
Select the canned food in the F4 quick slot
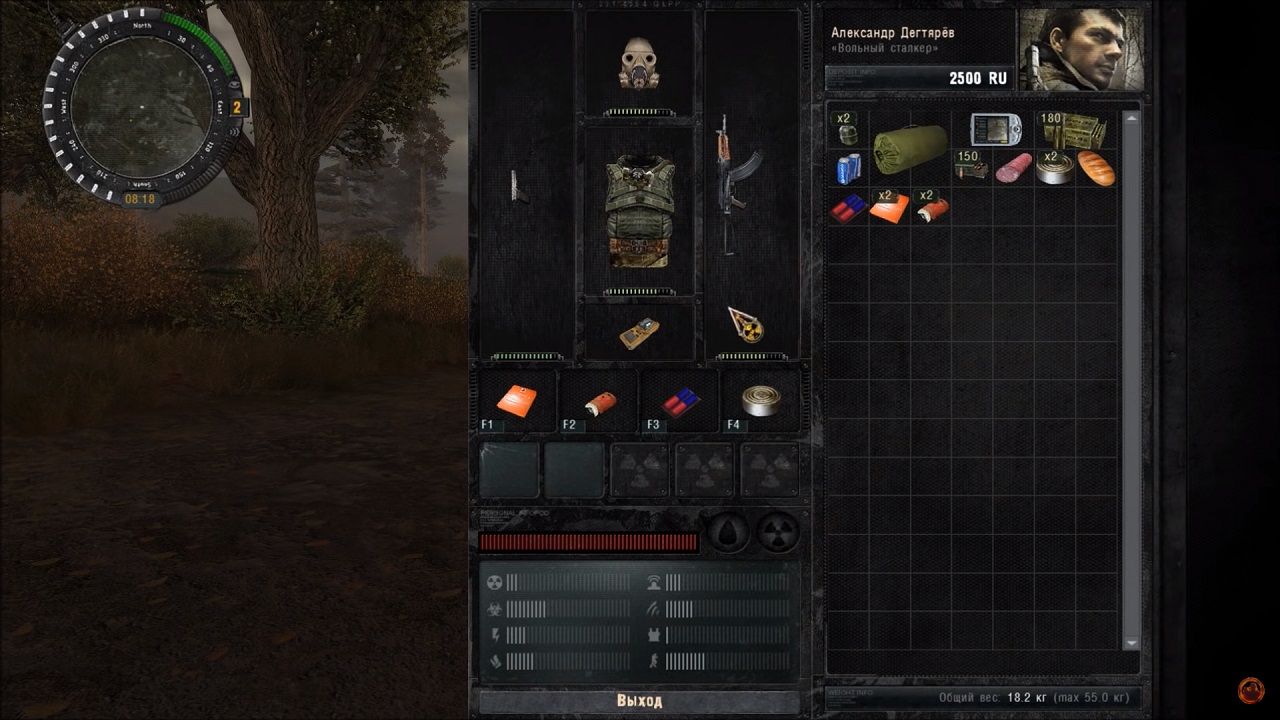point(761,400)
